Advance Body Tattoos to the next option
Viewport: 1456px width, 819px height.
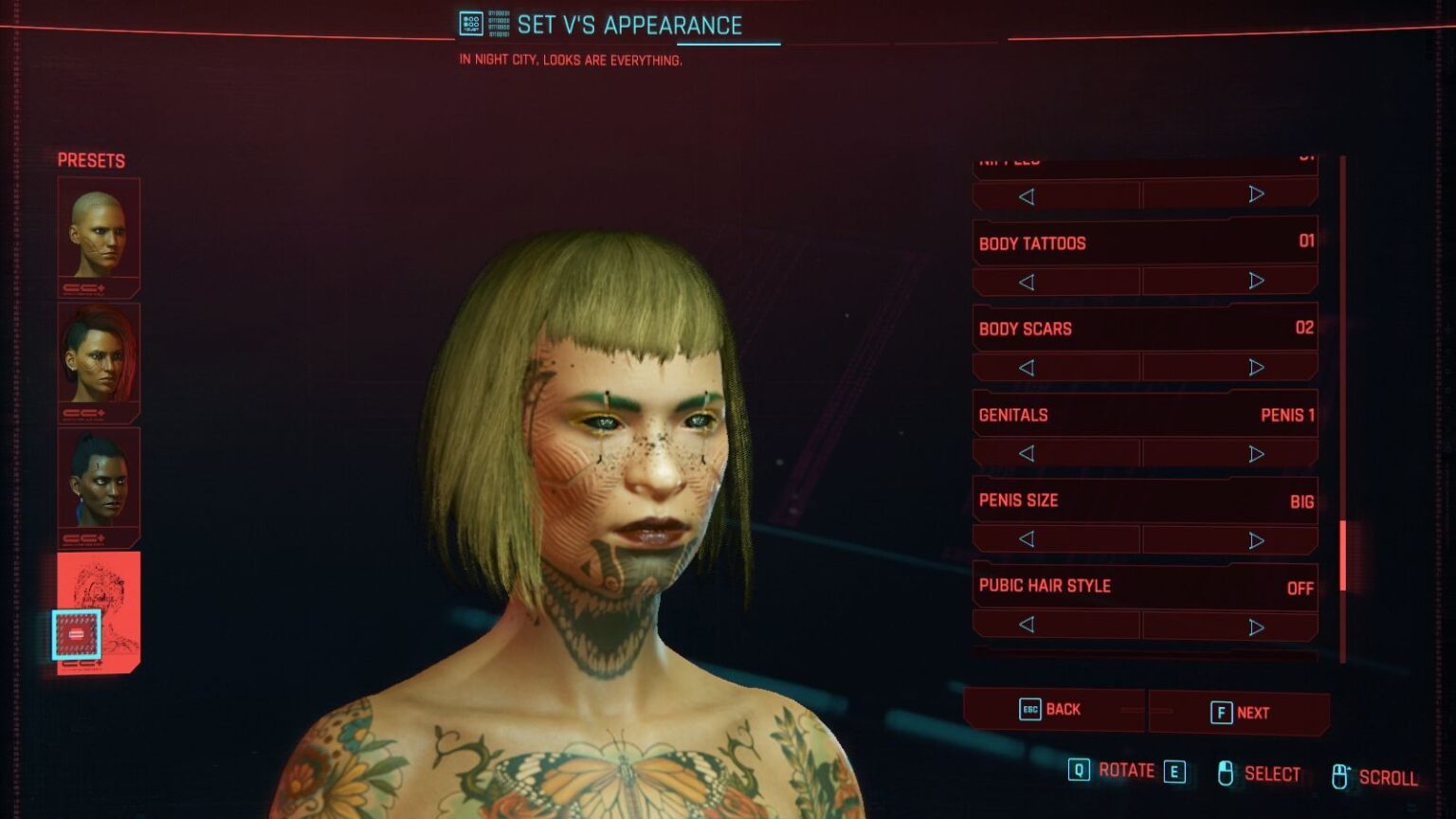1258,281
